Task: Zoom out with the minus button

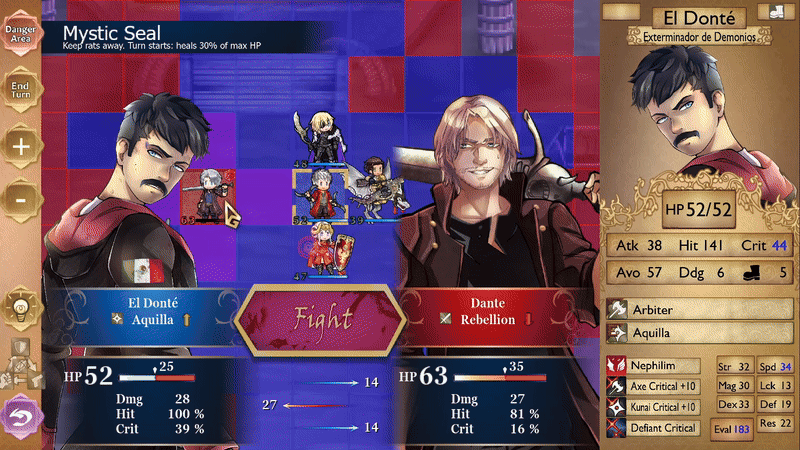Action: [x=20, y=199]
